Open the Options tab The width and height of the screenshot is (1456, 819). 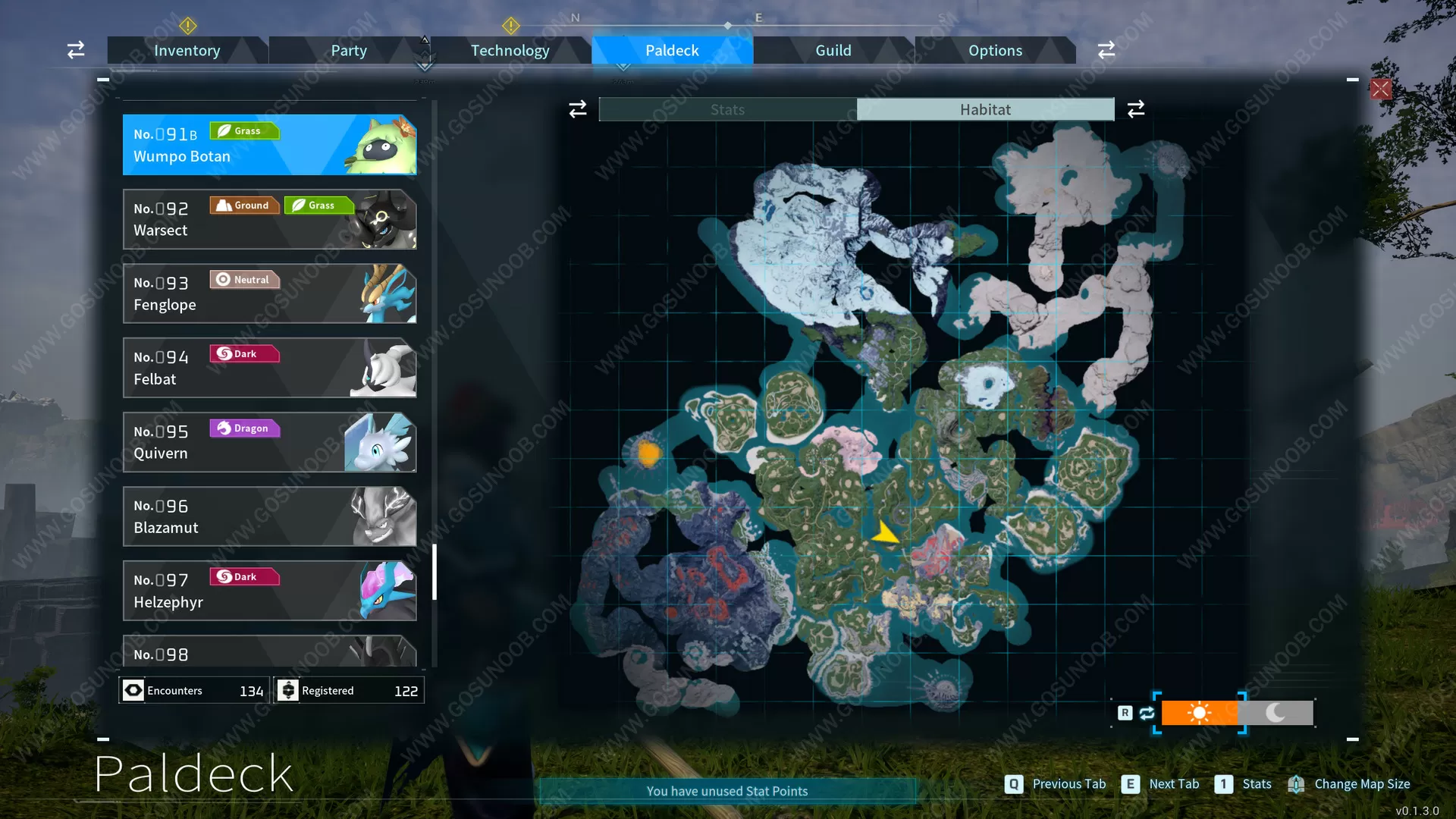995,51
